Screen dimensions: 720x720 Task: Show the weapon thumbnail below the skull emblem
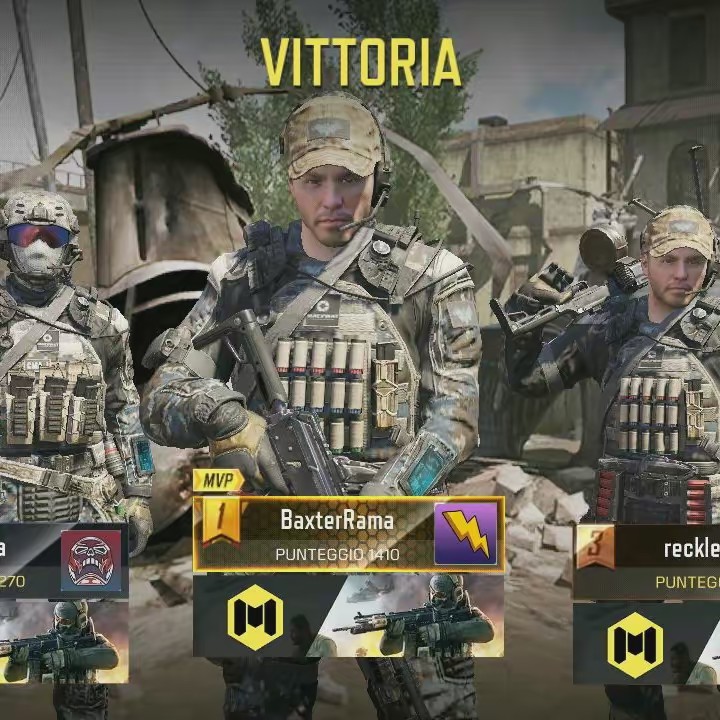point(62,645)
